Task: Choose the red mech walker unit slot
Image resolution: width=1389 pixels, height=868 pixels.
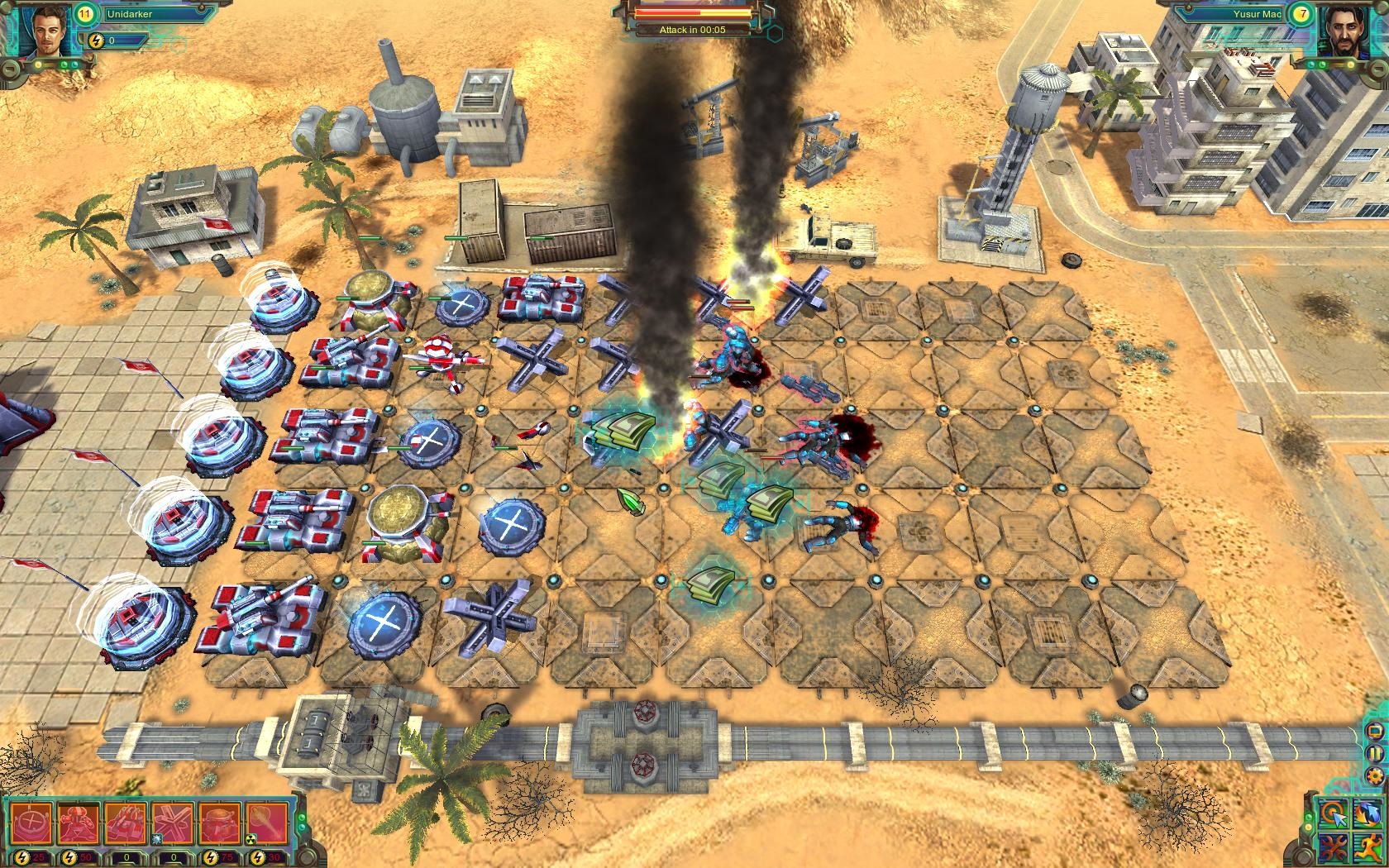Action: (x=79, y=823)
